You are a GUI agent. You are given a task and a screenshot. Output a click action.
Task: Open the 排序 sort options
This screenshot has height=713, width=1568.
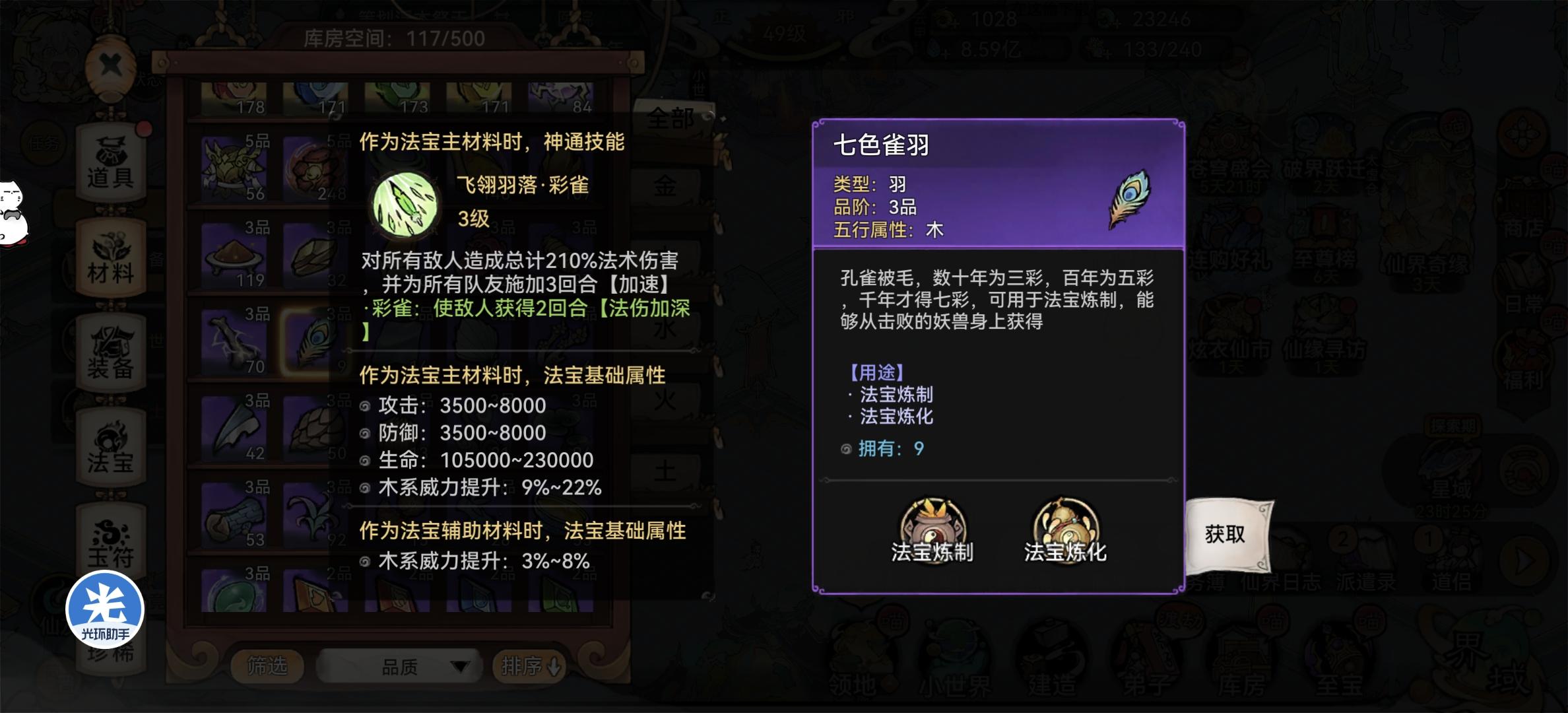coord(531,667)
